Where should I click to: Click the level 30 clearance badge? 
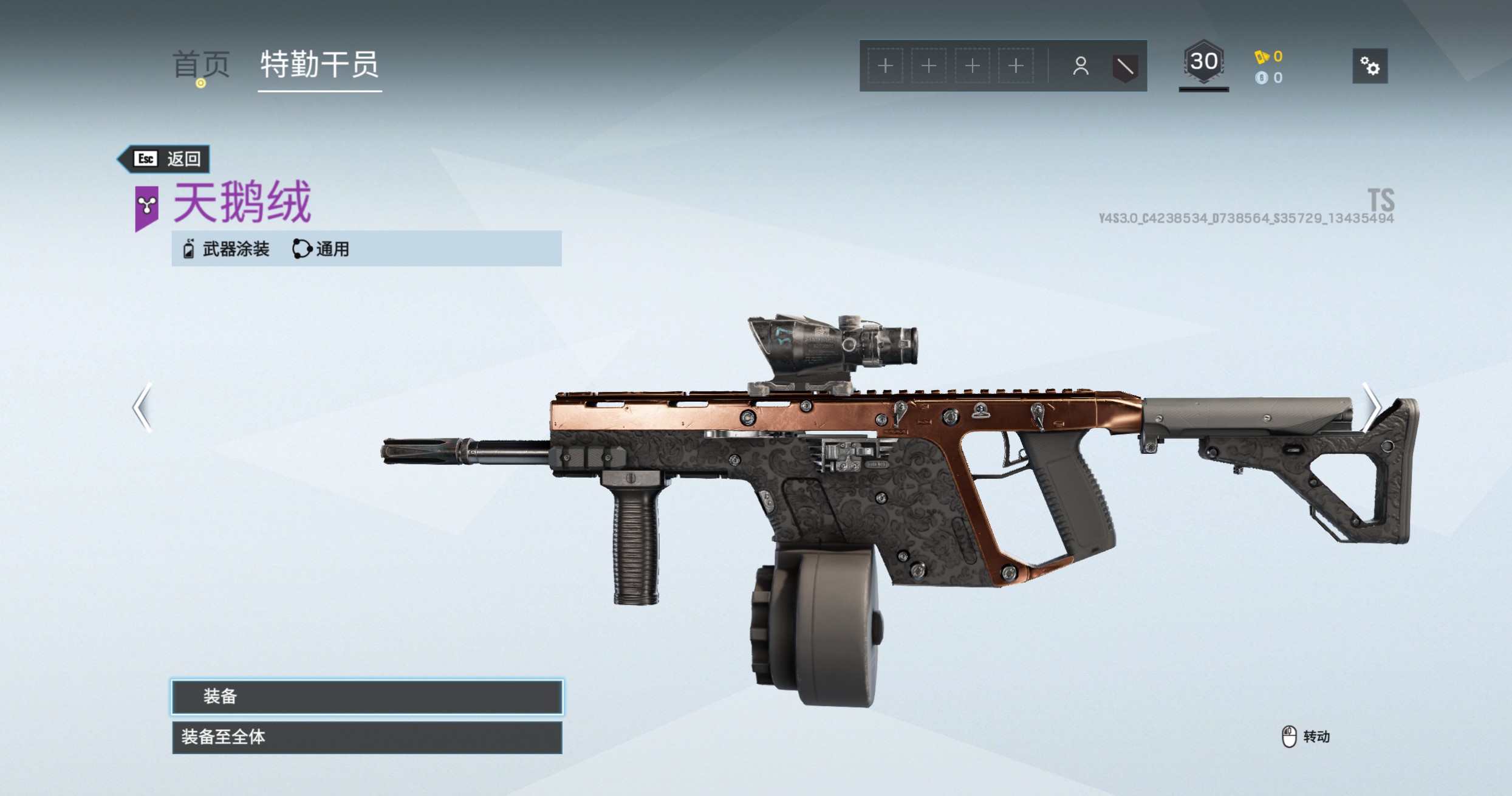click(x=1203, y=63)
